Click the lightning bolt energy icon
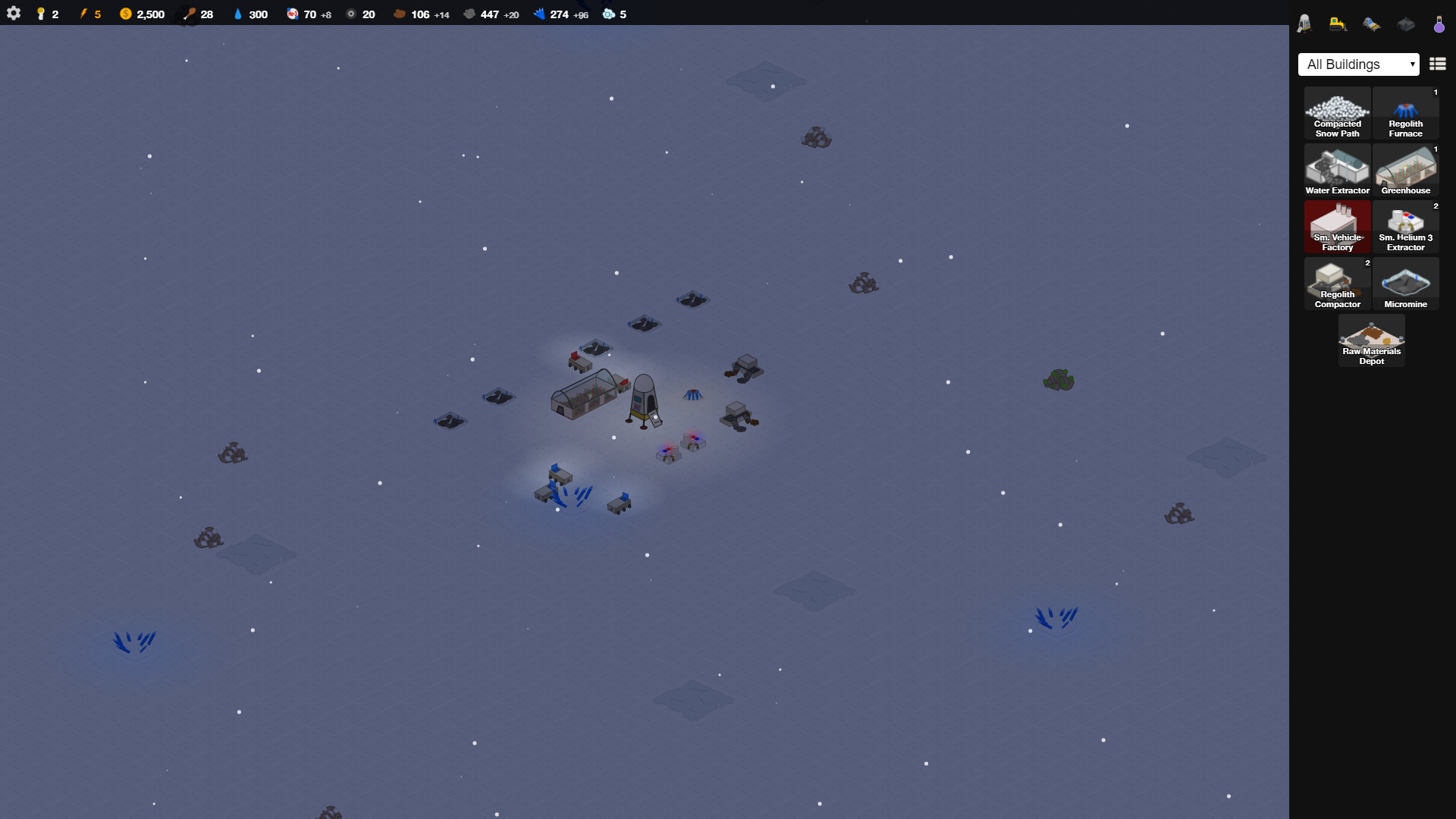Image resolution: width=1456 pixels, height=819 pixels. 83,14
